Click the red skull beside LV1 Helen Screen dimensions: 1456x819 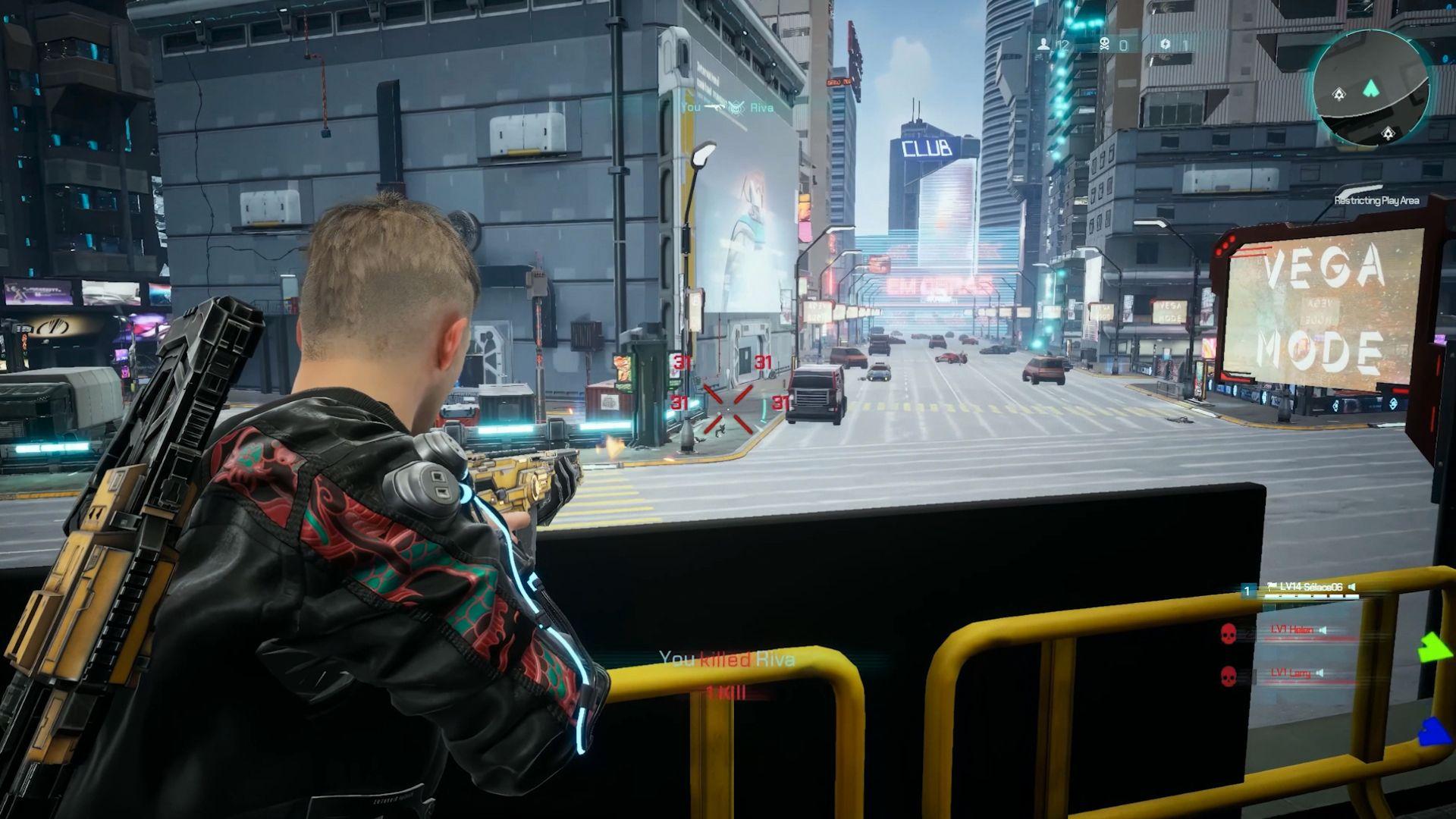pyautogui.click(x=1228, y=634)
